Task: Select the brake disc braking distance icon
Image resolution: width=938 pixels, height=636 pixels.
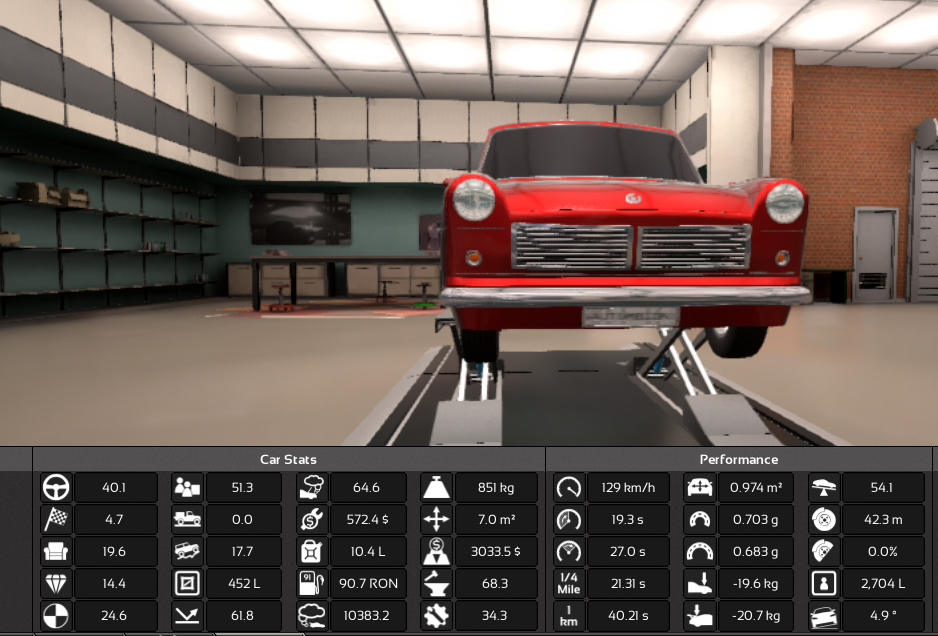Action: pyautogui.click(x=824, y=520)
